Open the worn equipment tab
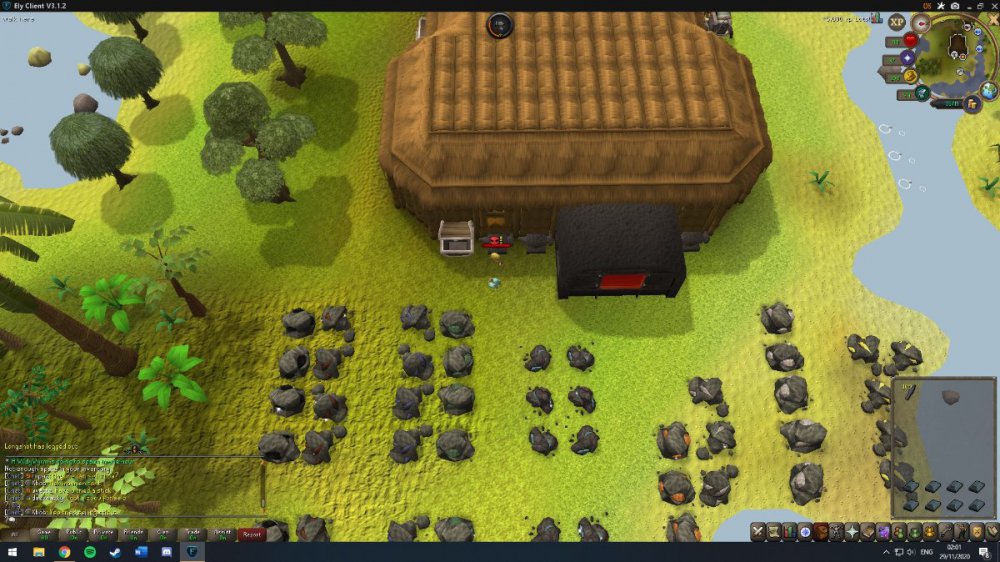 pos(836,531)
